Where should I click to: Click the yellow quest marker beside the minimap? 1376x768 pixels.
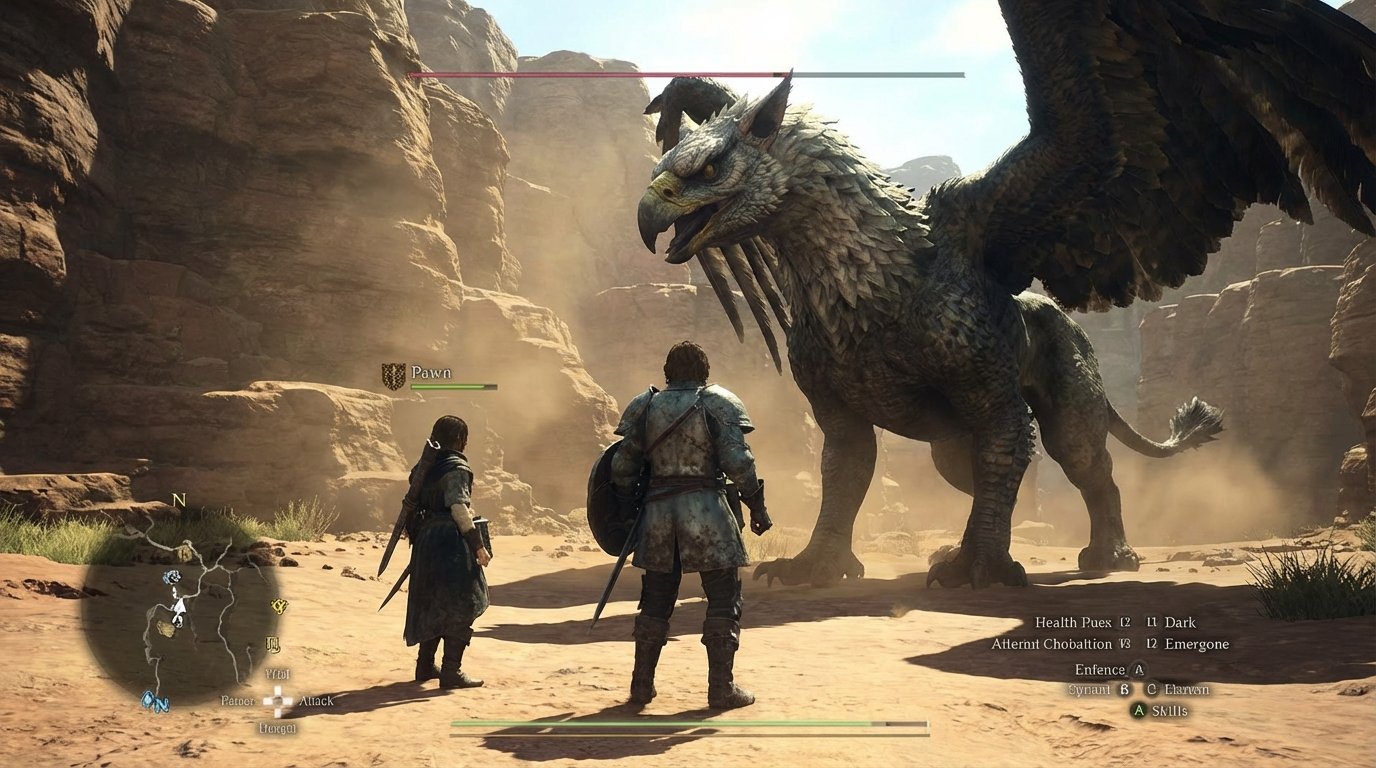(x=277, y=607)
